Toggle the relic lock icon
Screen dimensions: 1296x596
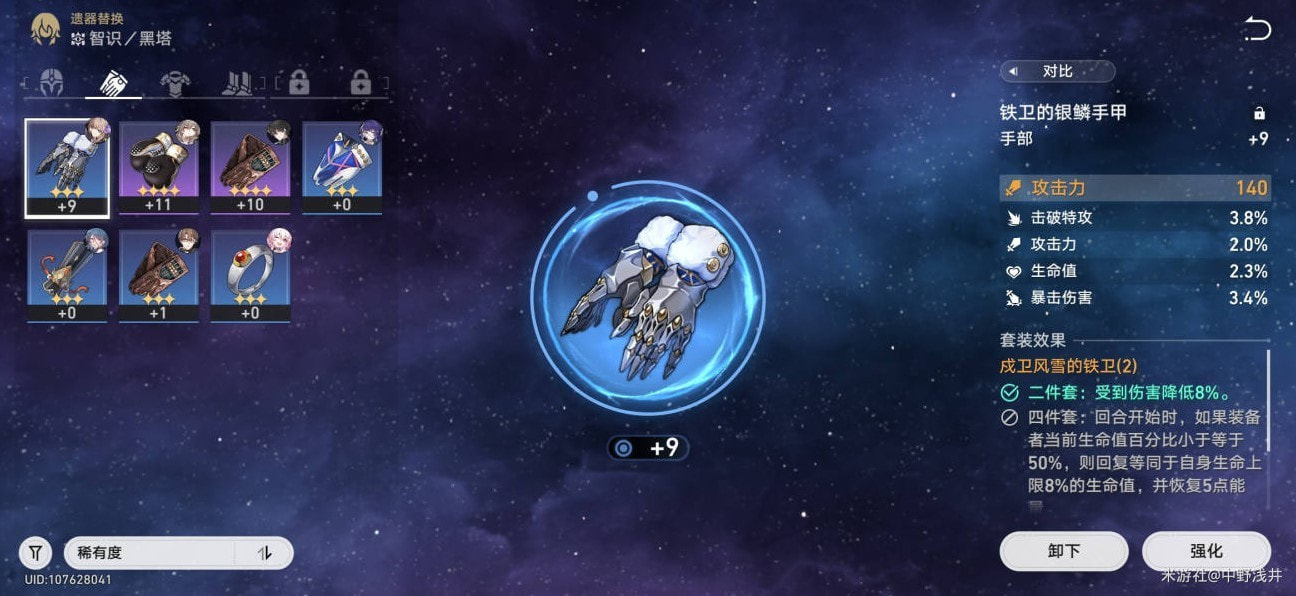tap(1259, 113)
